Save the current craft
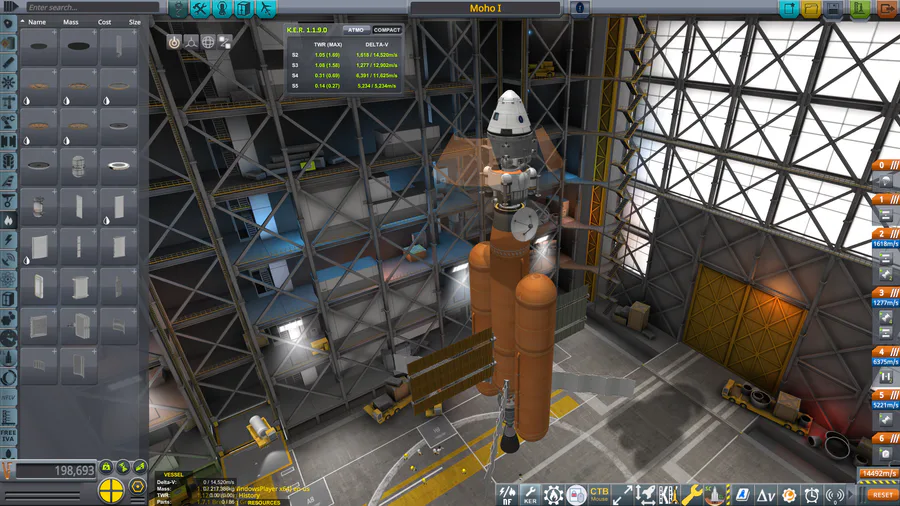The height and width of the screenshot is (506, 900). pyautogui.click(x=834, y=9)
